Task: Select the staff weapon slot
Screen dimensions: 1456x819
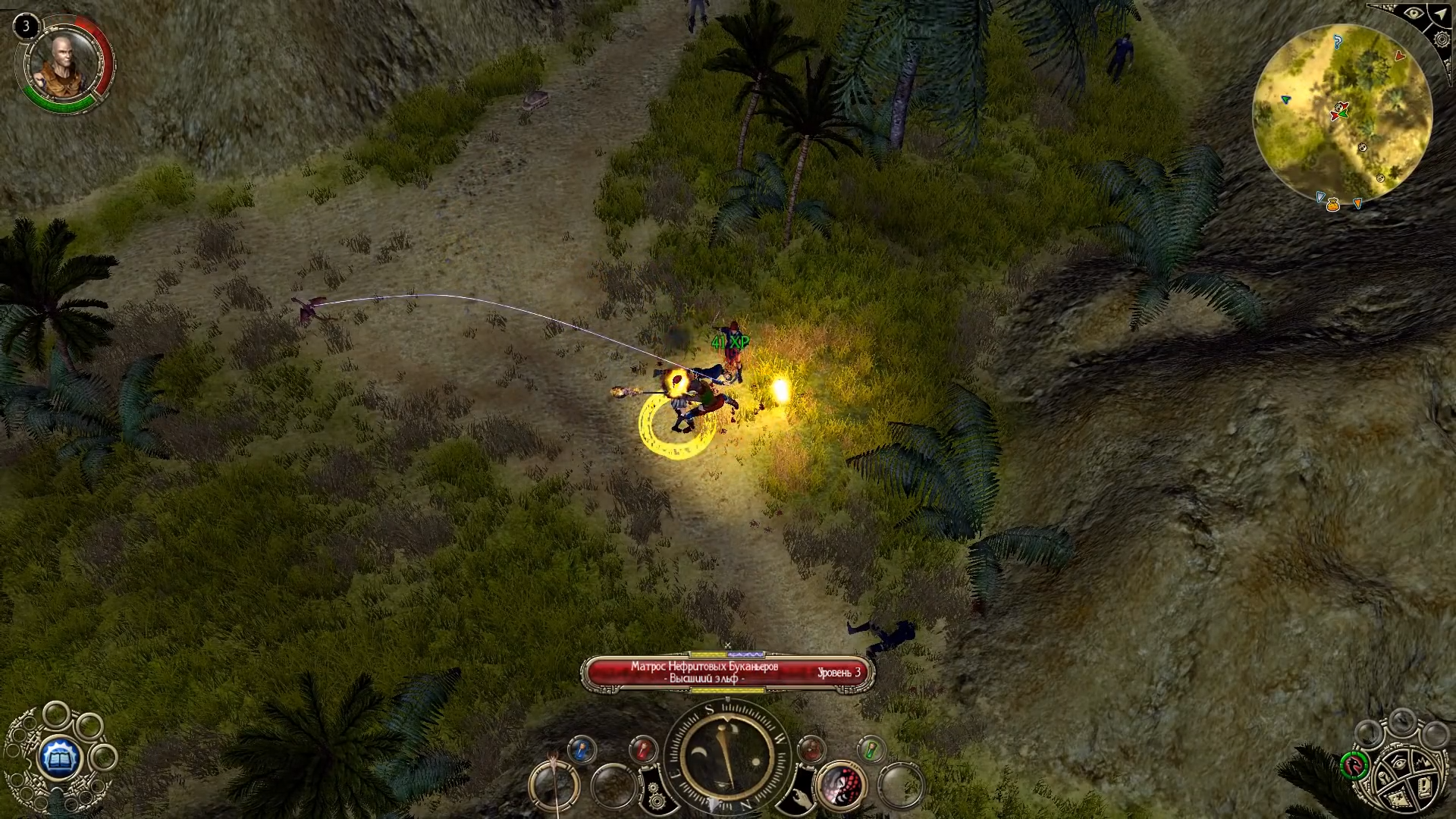Action: tap(554, 785)
